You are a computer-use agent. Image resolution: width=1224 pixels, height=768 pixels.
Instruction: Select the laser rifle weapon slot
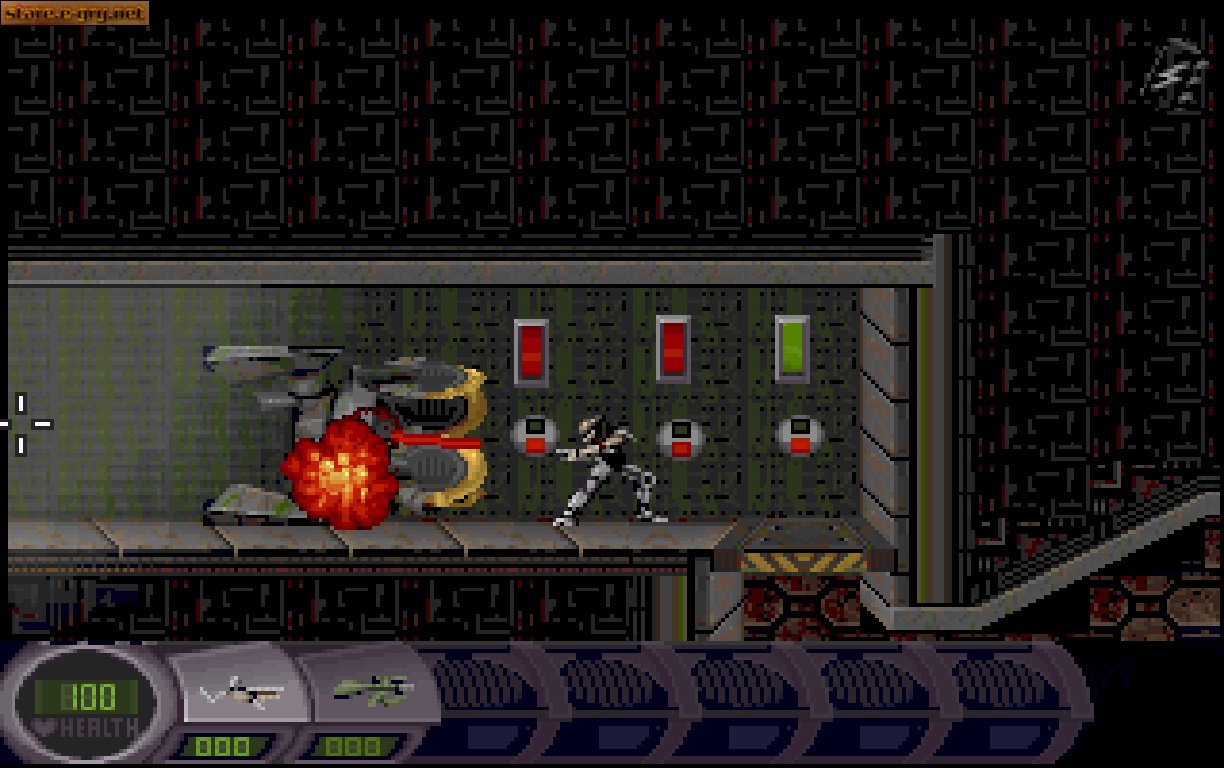[x=242, y=691]
